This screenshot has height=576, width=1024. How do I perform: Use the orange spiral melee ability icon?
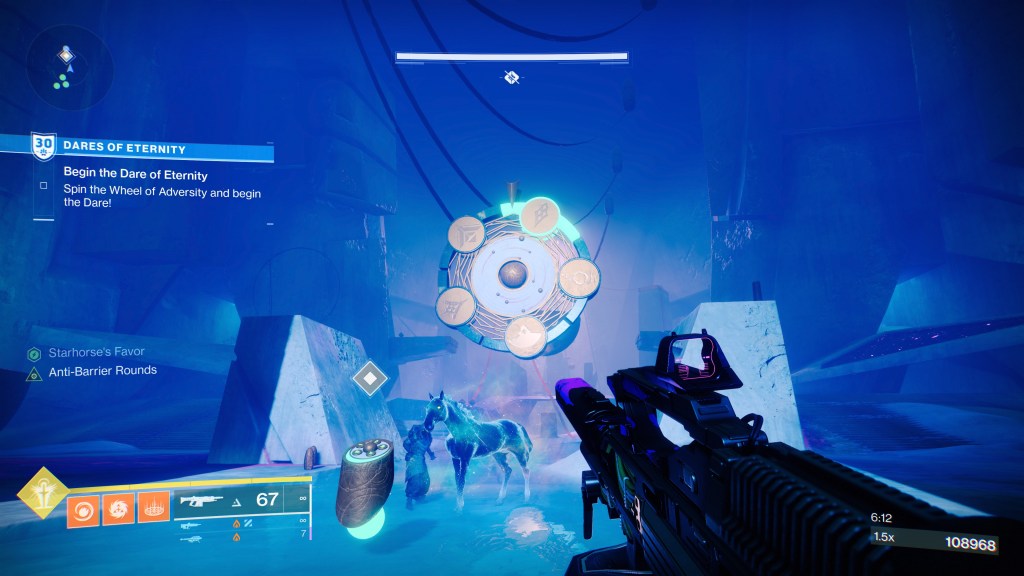point(118,508)
